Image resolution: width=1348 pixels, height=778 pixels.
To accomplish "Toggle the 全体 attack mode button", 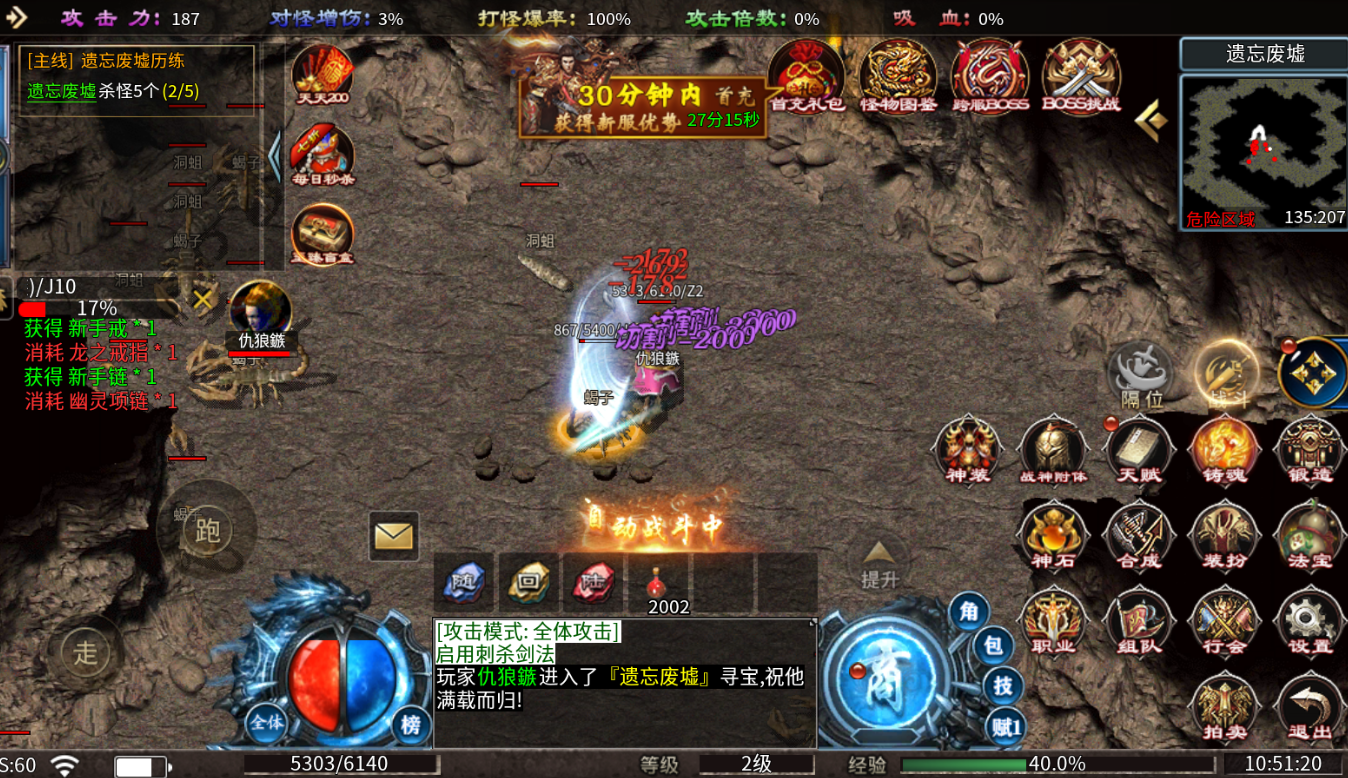I will [267, 722].
